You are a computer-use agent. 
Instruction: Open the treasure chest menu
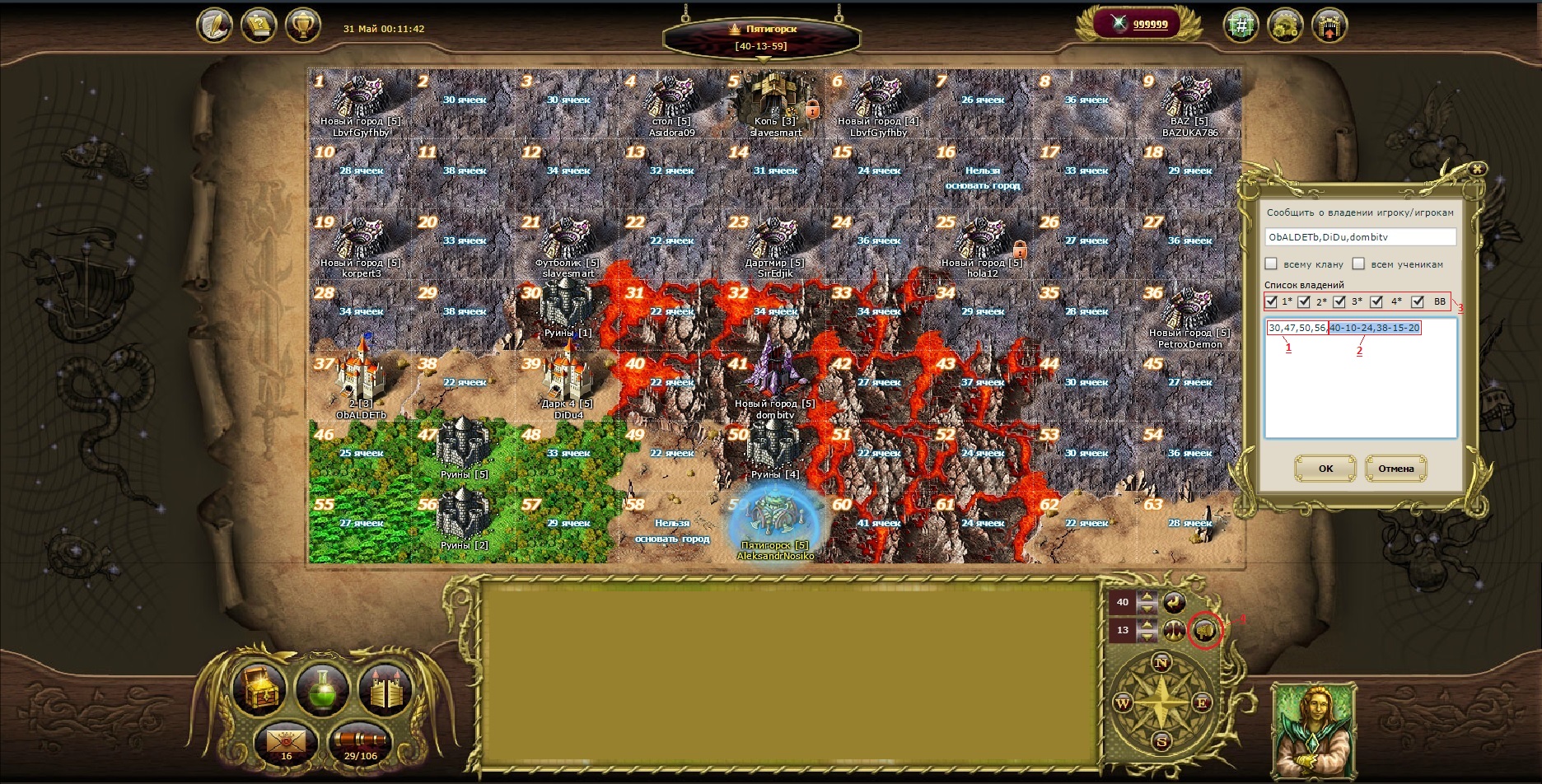[x=259, y=688]
